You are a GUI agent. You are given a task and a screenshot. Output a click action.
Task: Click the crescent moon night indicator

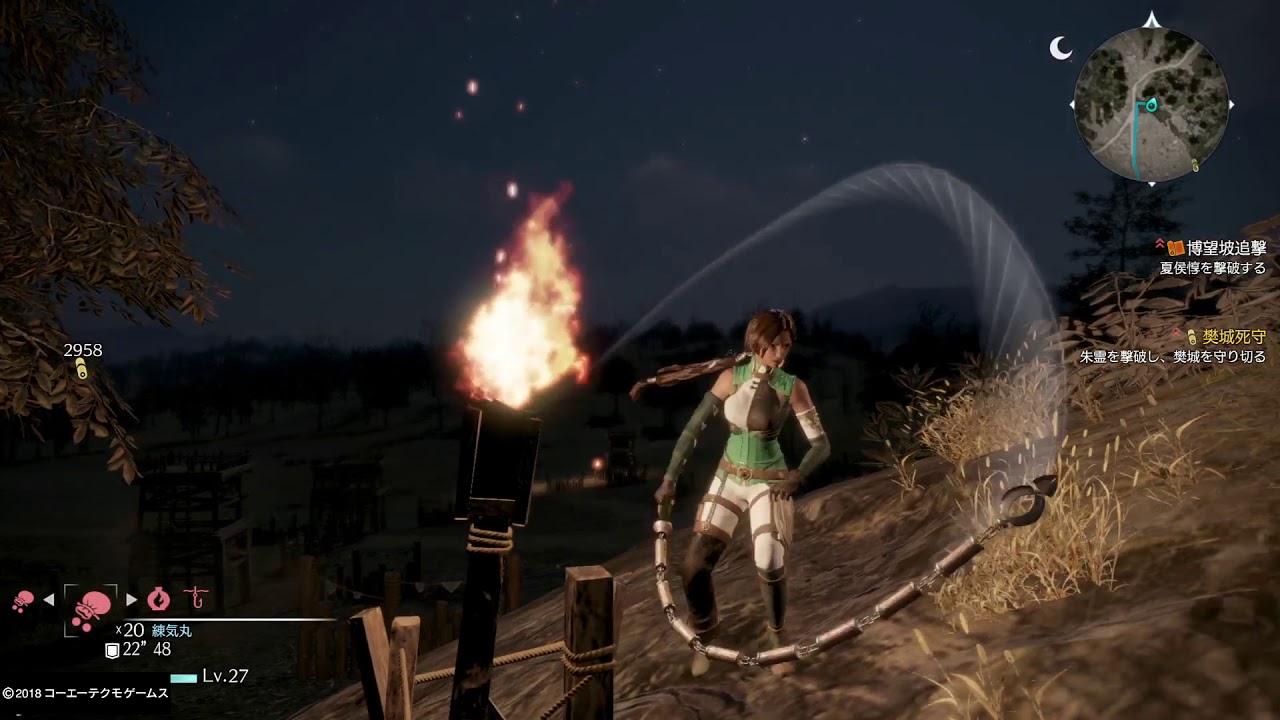(1060, 47)
